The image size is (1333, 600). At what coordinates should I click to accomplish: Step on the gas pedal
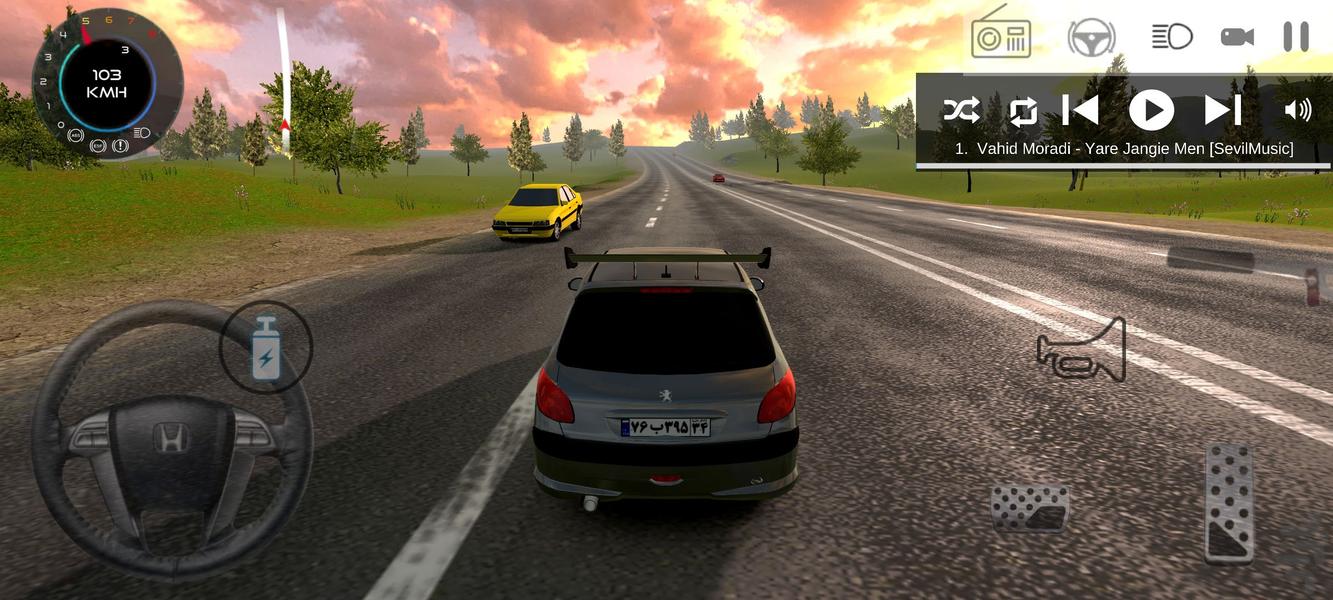tap(1229, 502)
